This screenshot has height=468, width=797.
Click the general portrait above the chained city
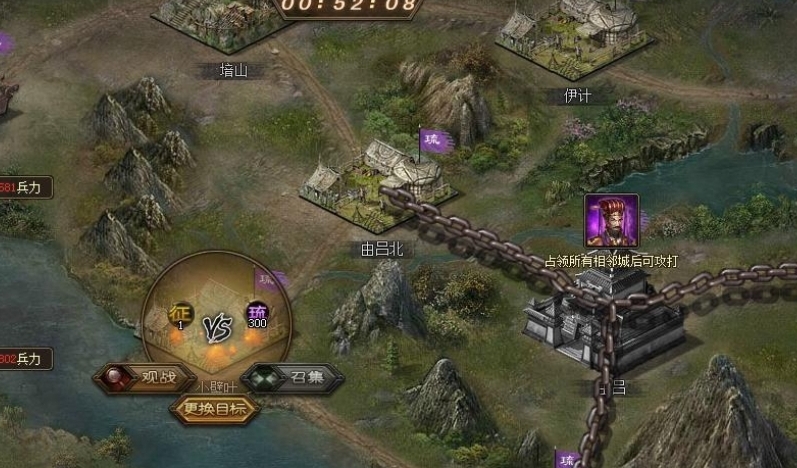[x=611, y=221]
